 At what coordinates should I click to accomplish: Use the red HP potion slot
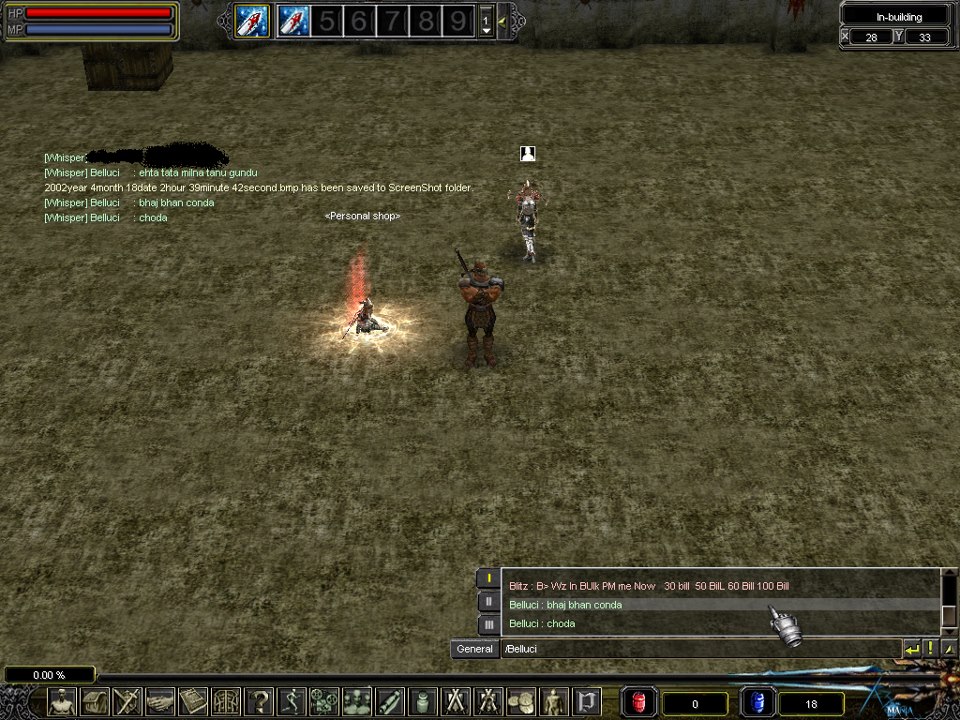[639, 703]
